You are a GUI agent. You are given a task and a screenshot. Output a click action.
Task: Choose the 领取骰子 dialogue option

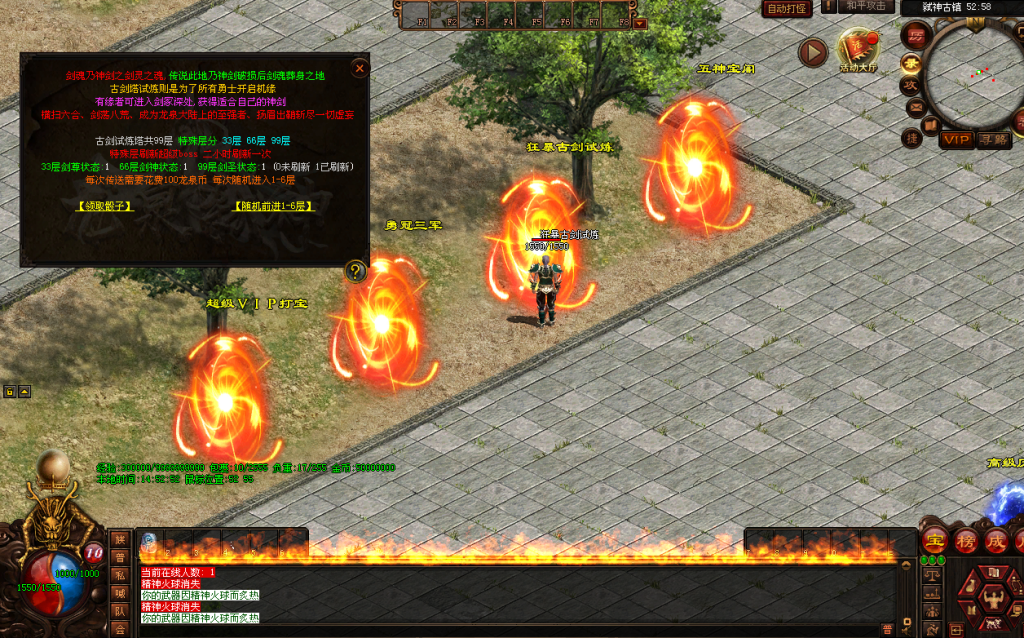(x=105, y=206)
